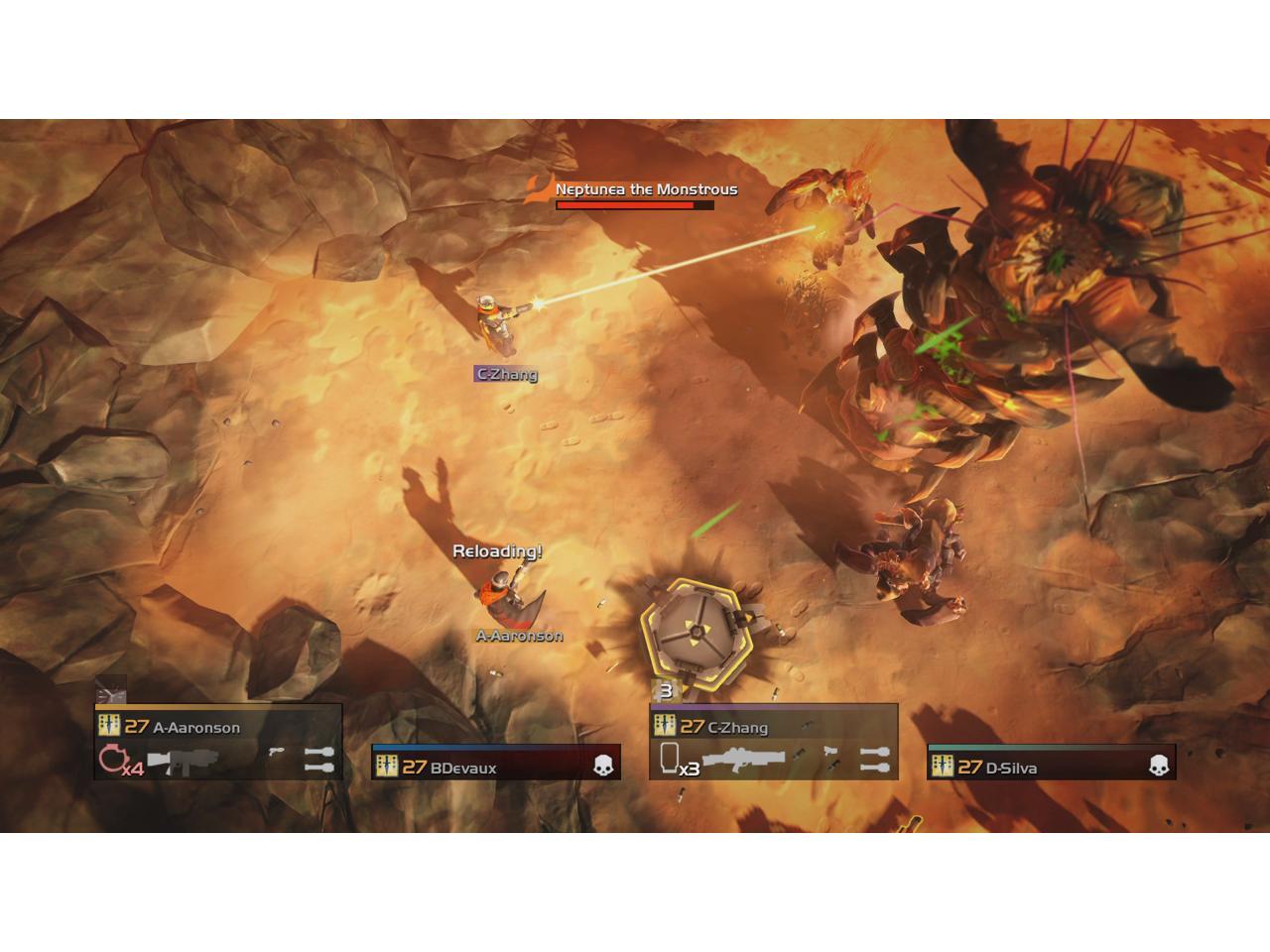Click A-Aaronson's rank badge icon
Screen dimensions: 1270x952
tap(109, 726)
